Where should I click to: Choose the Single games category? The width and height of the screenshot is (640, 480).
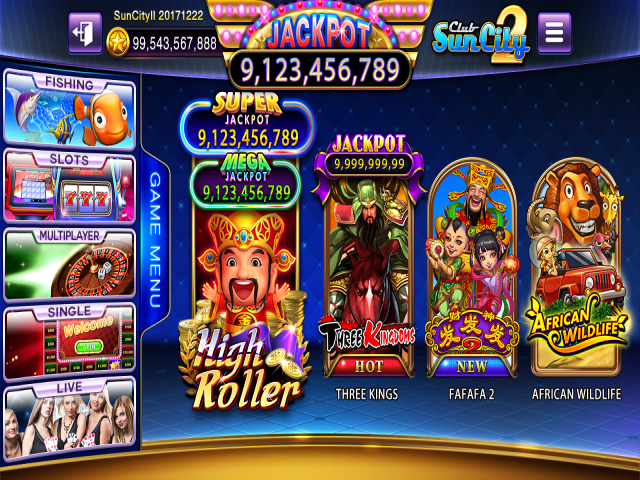click(x=69, y=342)
